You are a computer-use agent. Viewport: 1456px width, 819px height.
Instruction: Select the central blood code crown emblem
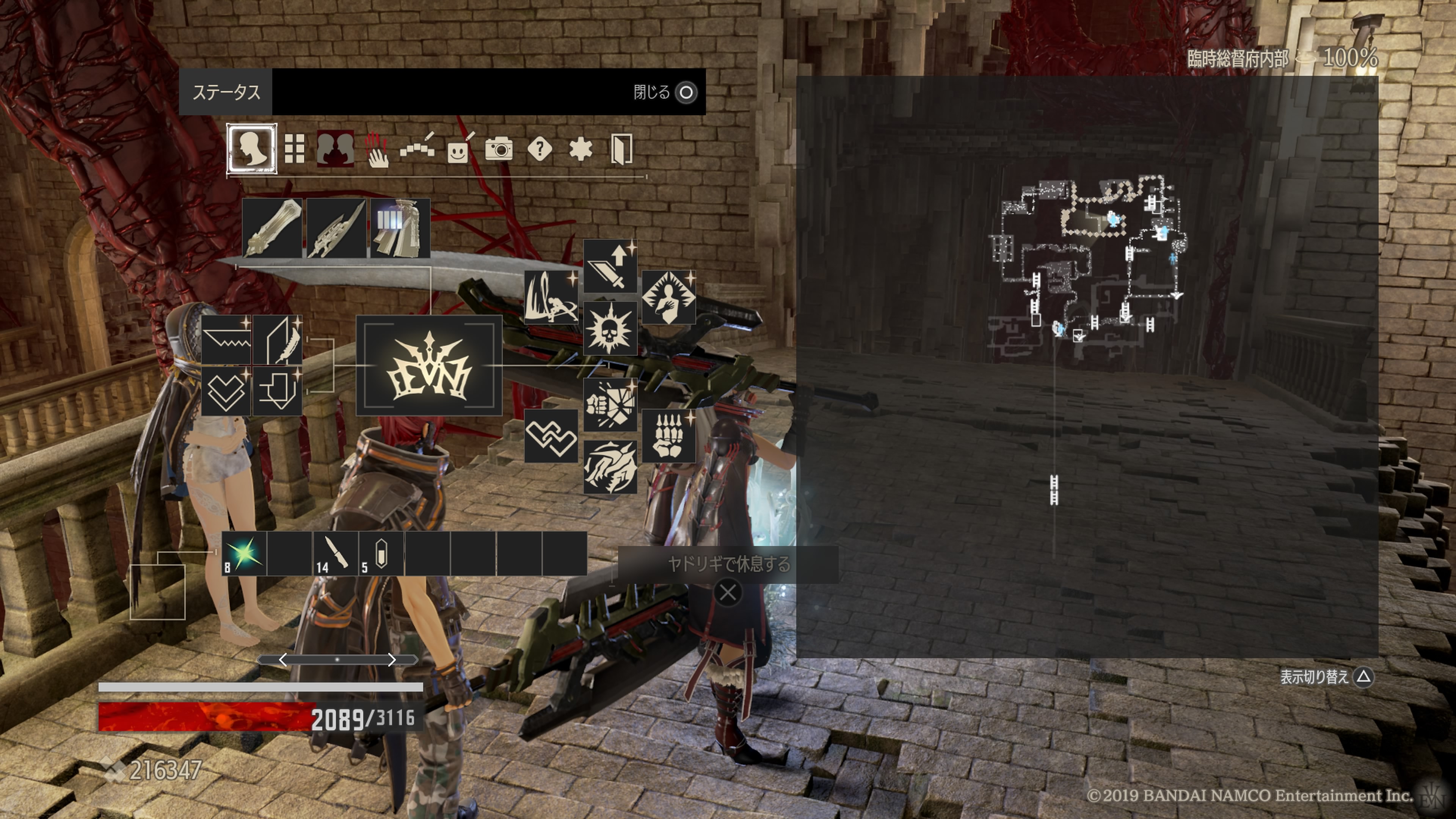click(429, 366)
